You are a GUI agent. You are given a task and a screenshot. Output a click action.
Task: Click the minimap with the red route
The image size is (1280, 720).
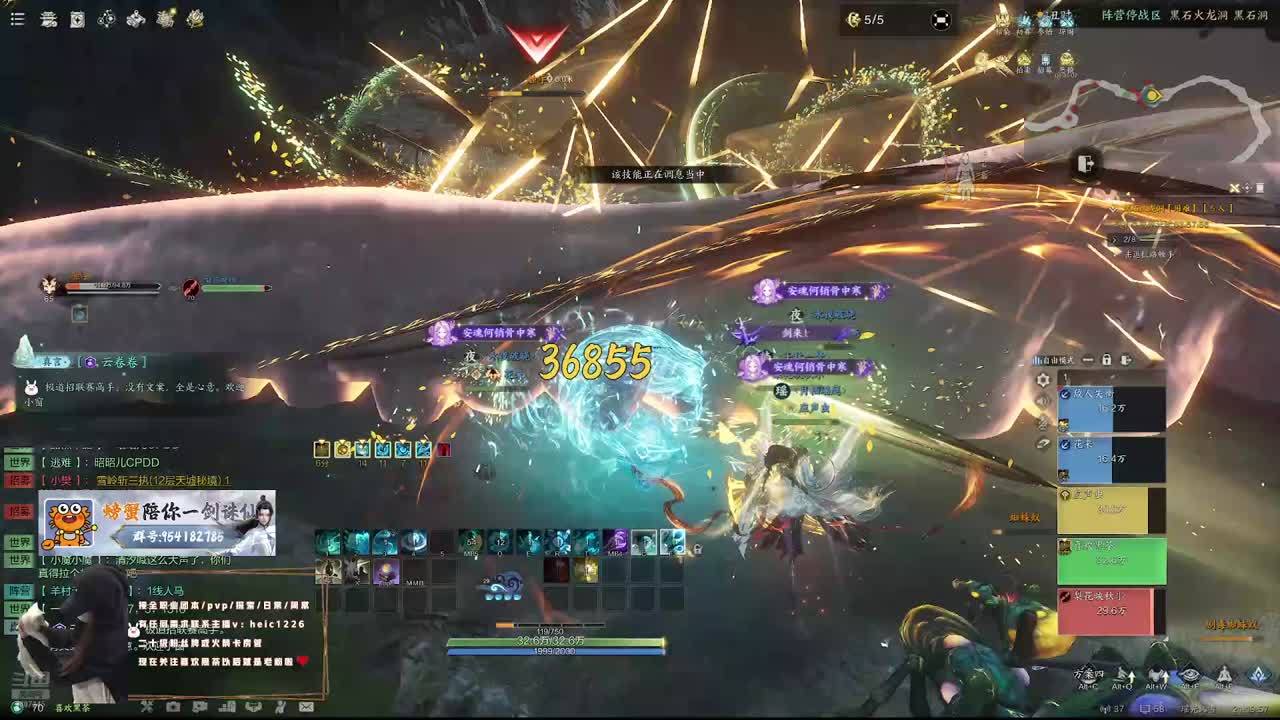point(1150,108)
